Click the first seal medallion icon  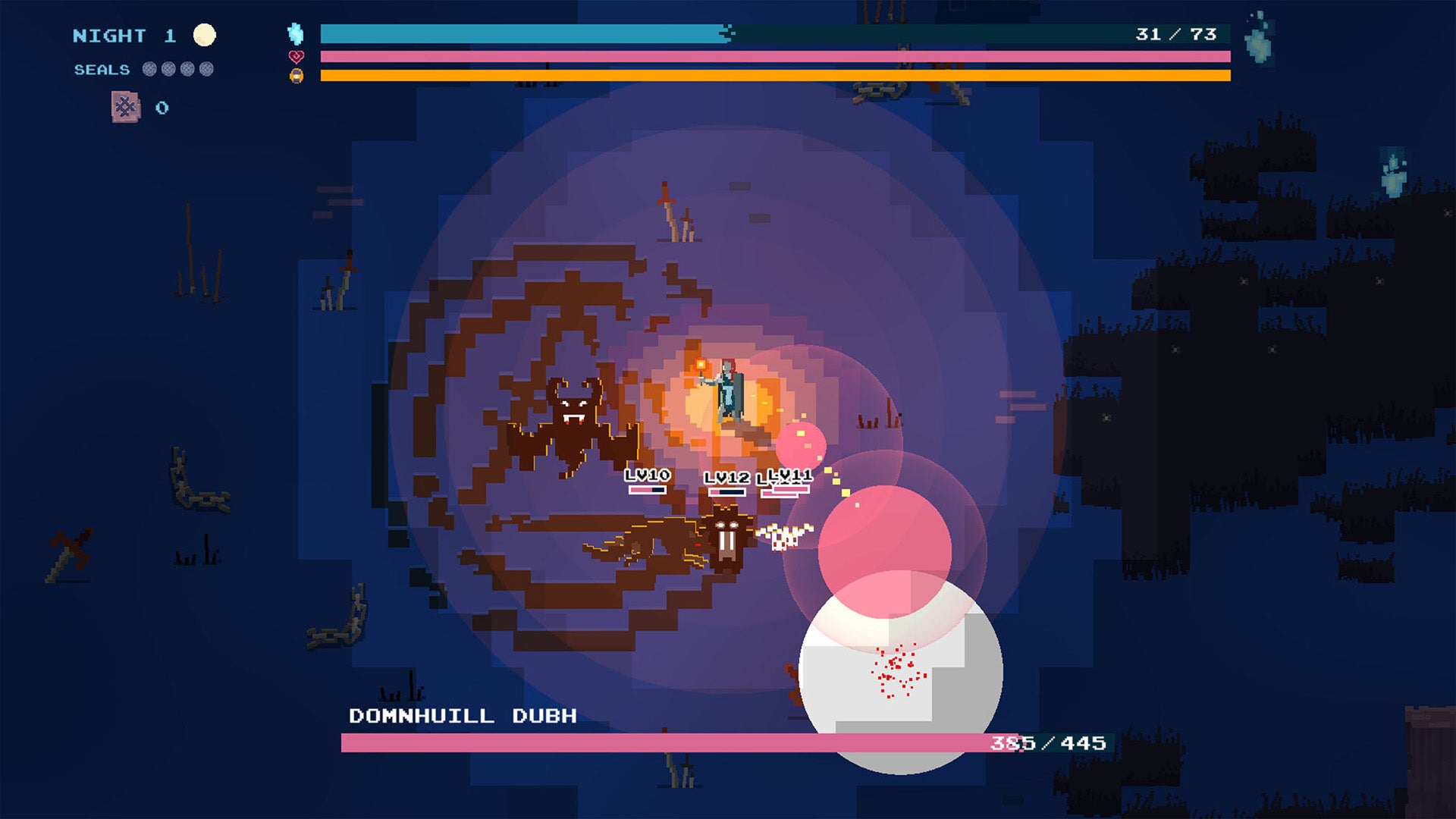pos(149,70)
